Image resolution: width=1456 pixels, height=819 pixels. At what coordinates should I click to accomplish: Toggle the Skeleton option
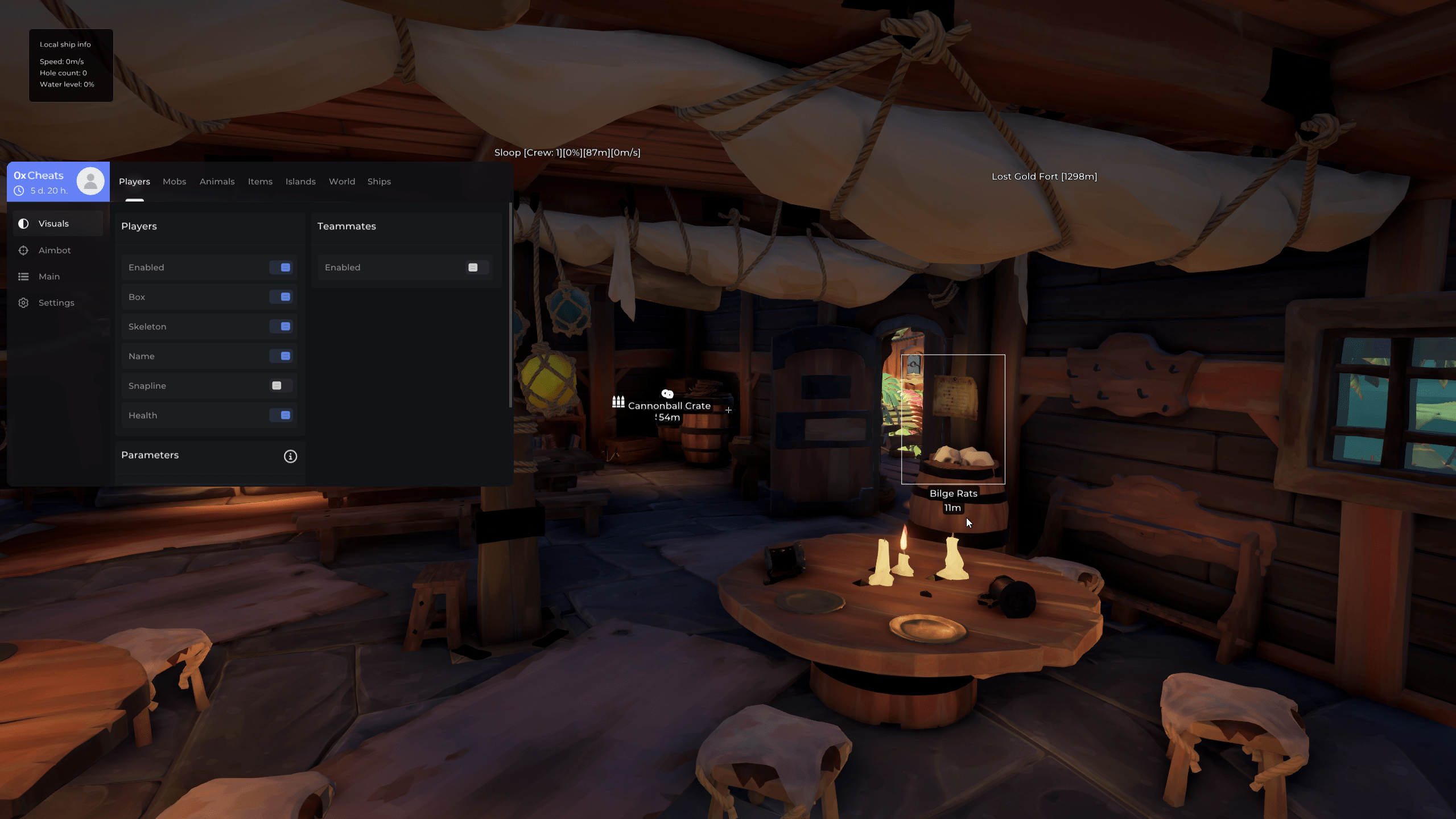[x=281, y=327]
